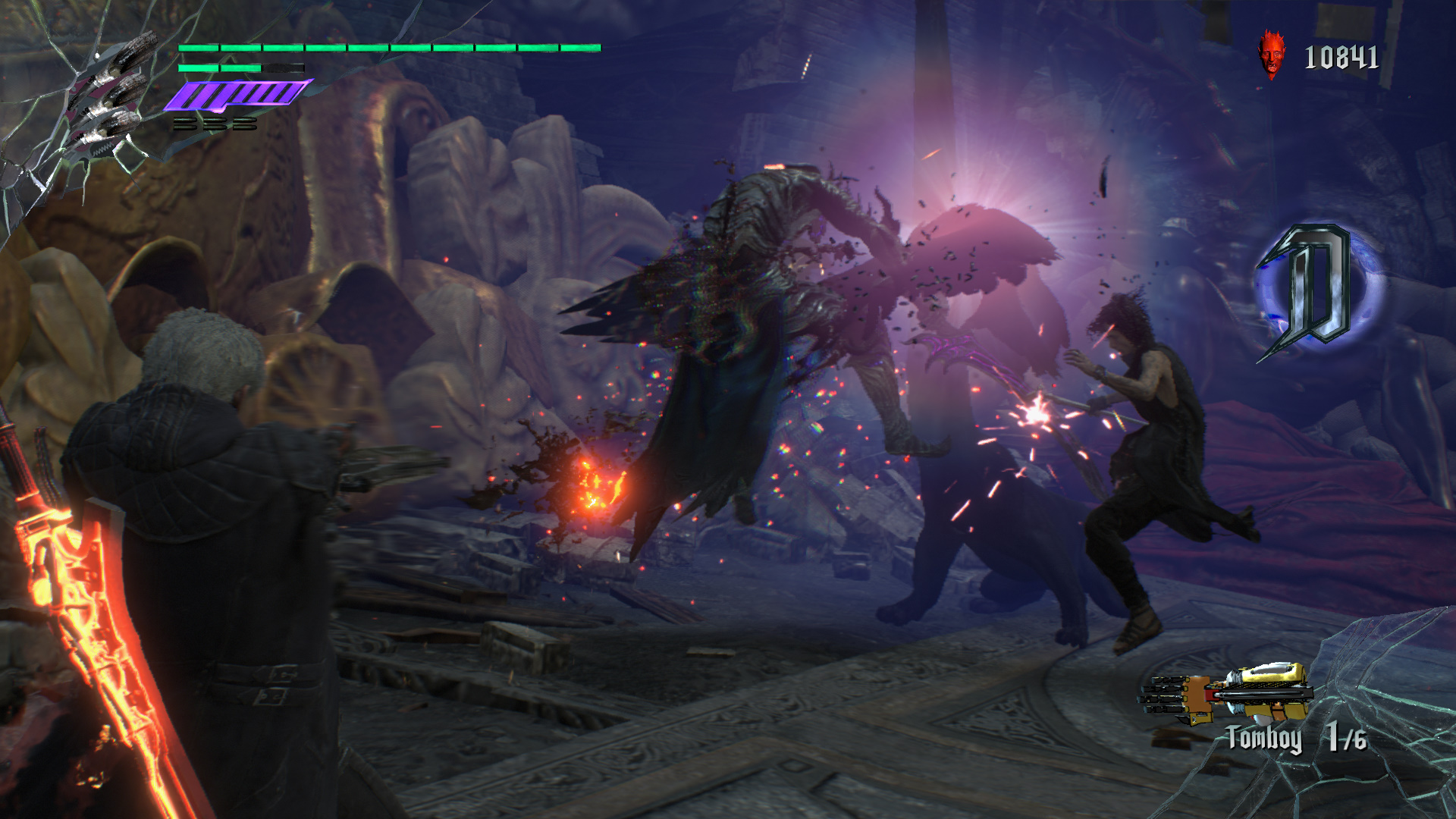Select the Tomboy Devil Breaker icon

[1227, 693]
